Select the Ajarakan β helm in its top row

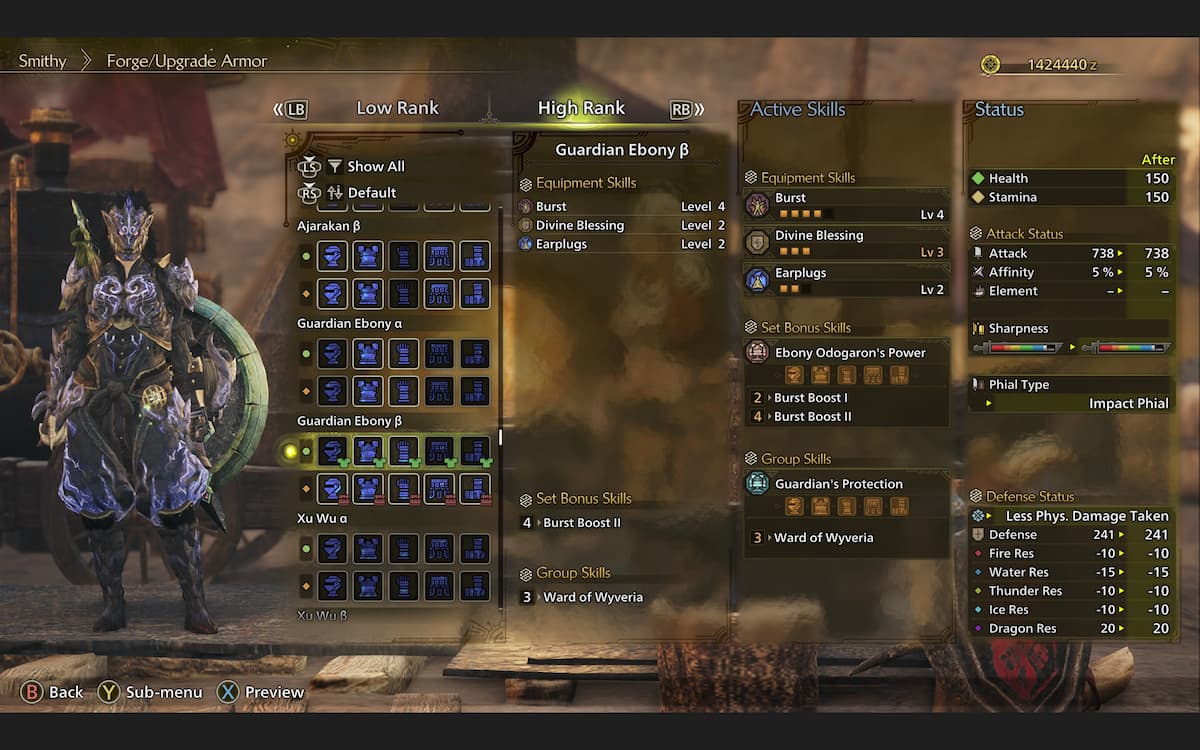(332, 256)
